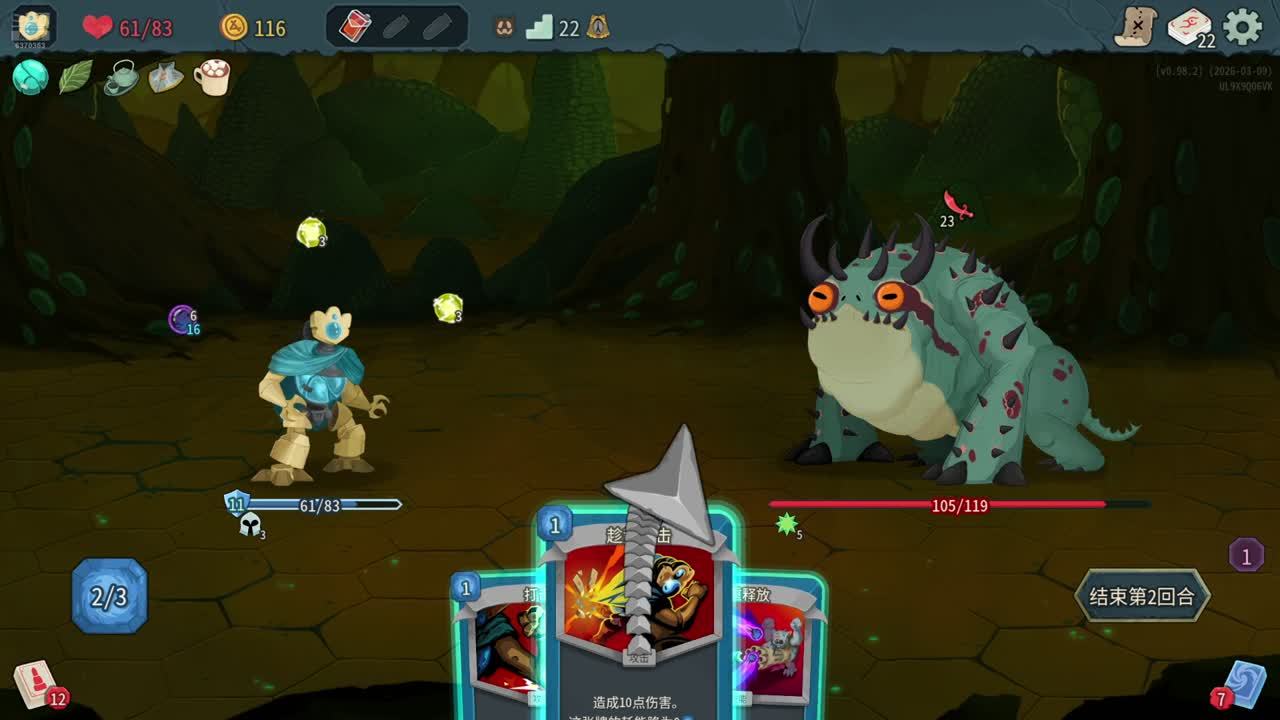
Task: View the full deck of 22 cards
Action: [x=1189, y=27]
